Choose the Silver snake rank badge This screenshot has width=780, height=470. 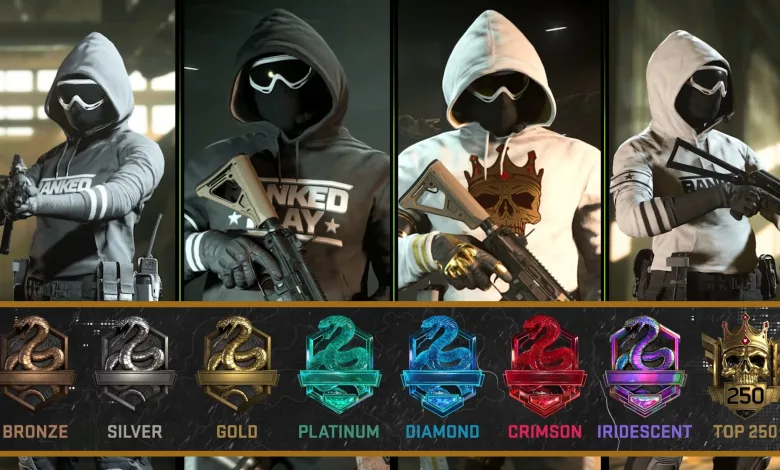(x=136, y=364)
